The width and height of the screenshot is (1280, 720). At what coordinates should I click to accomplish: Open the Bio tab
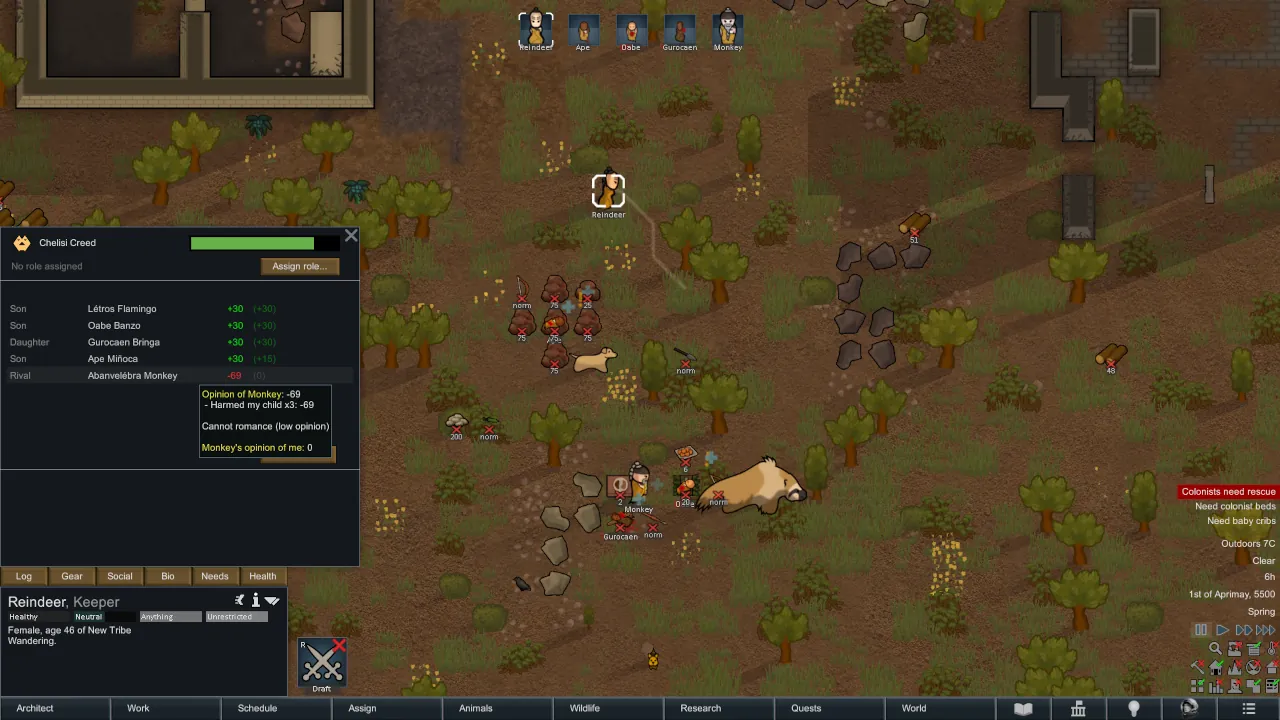168,576
